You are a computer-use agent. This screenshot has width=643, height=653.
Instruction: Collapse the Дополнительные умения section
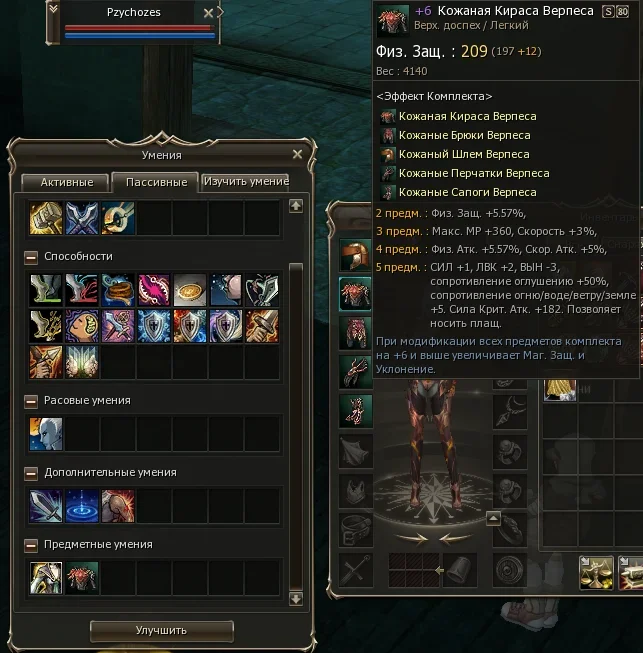coord(31,473)
